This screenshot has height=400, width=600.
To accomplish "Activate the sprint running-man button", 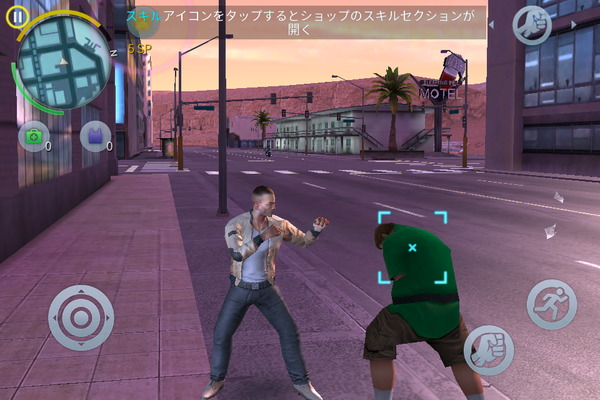I will point(552,302).
